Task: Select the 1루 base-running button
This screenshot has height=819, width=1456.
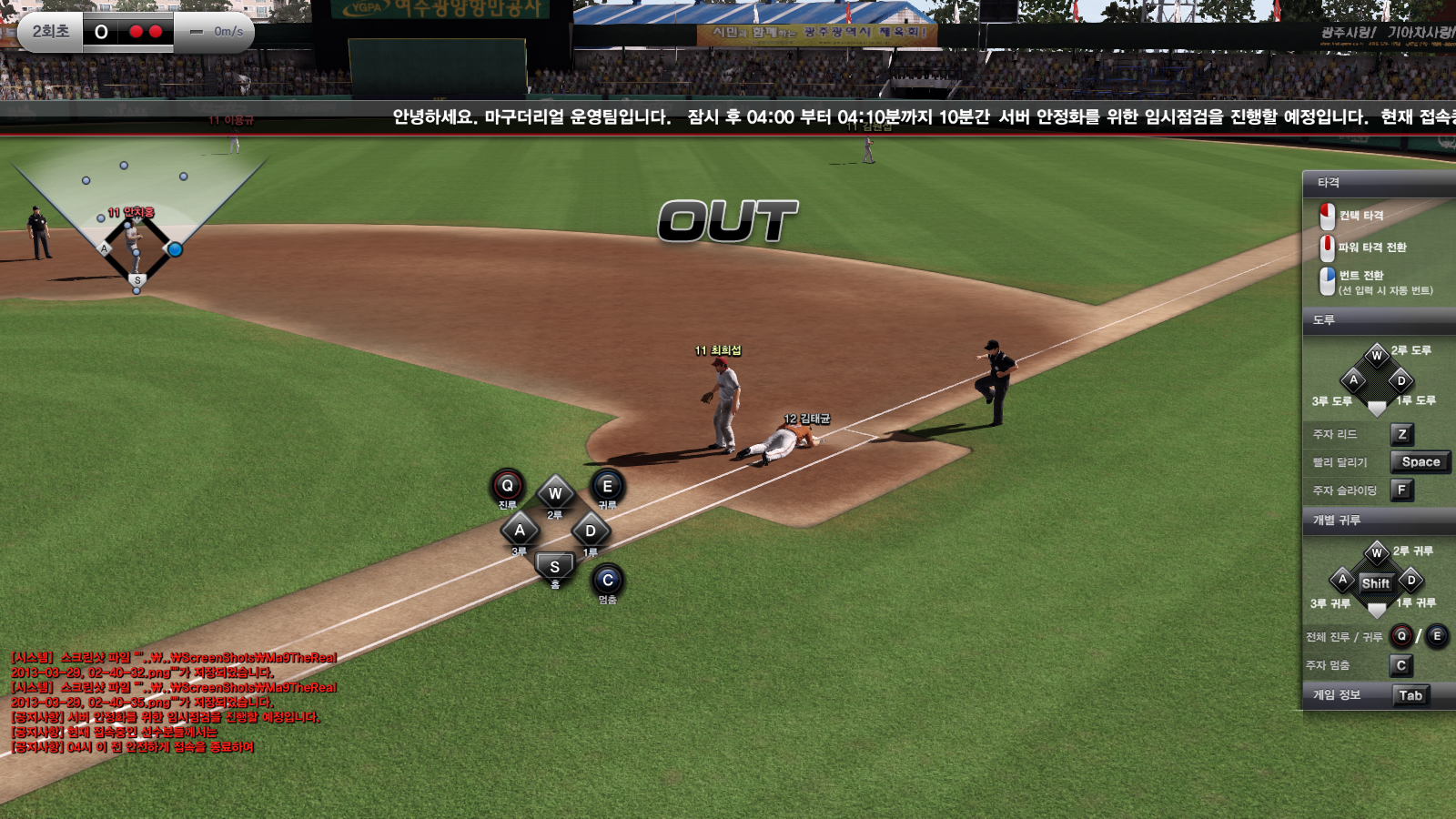Action: (x=591, y=531)
